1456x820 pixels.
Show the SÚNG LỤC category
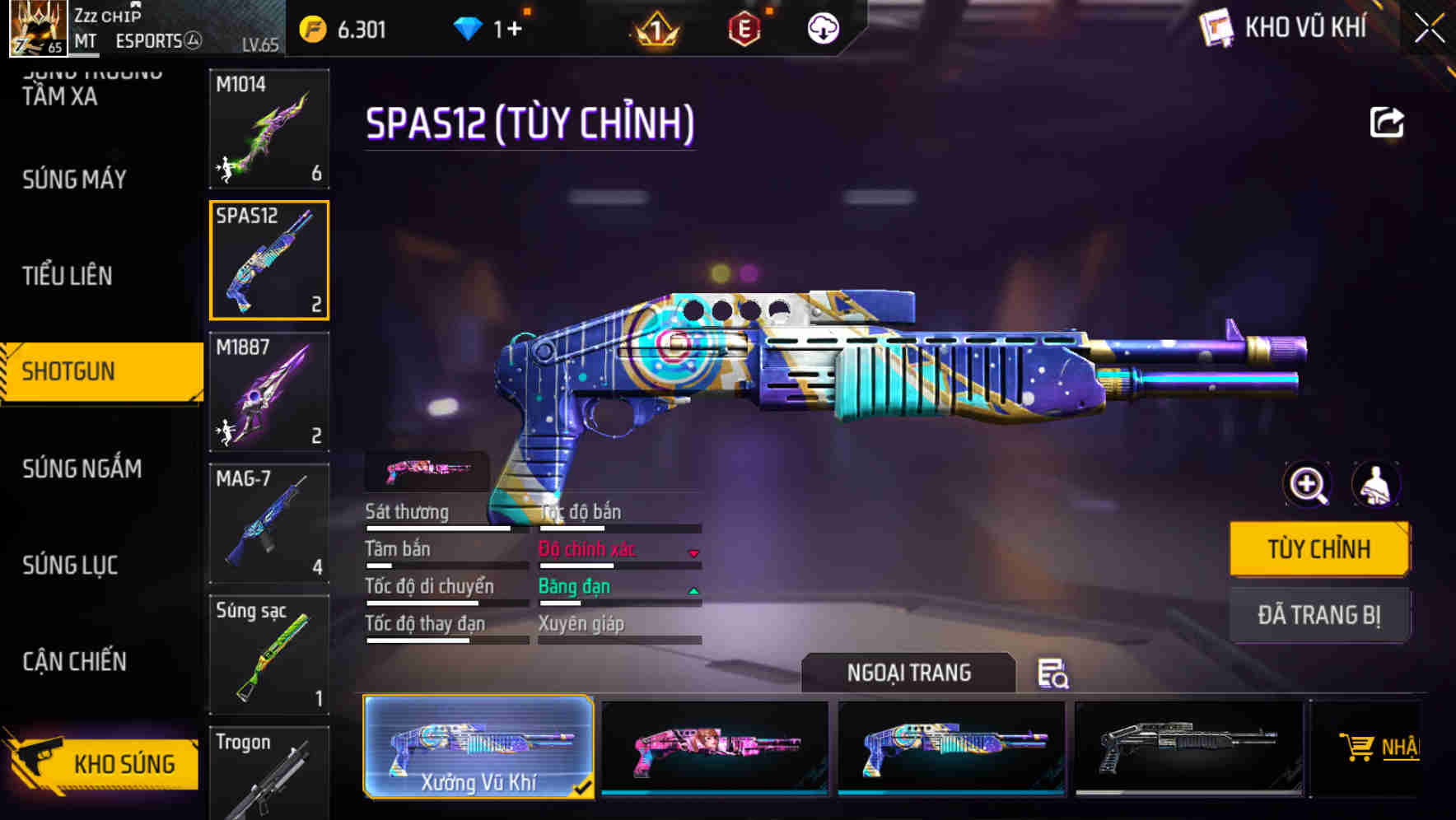pyautogui.click(x=71, y=565)
